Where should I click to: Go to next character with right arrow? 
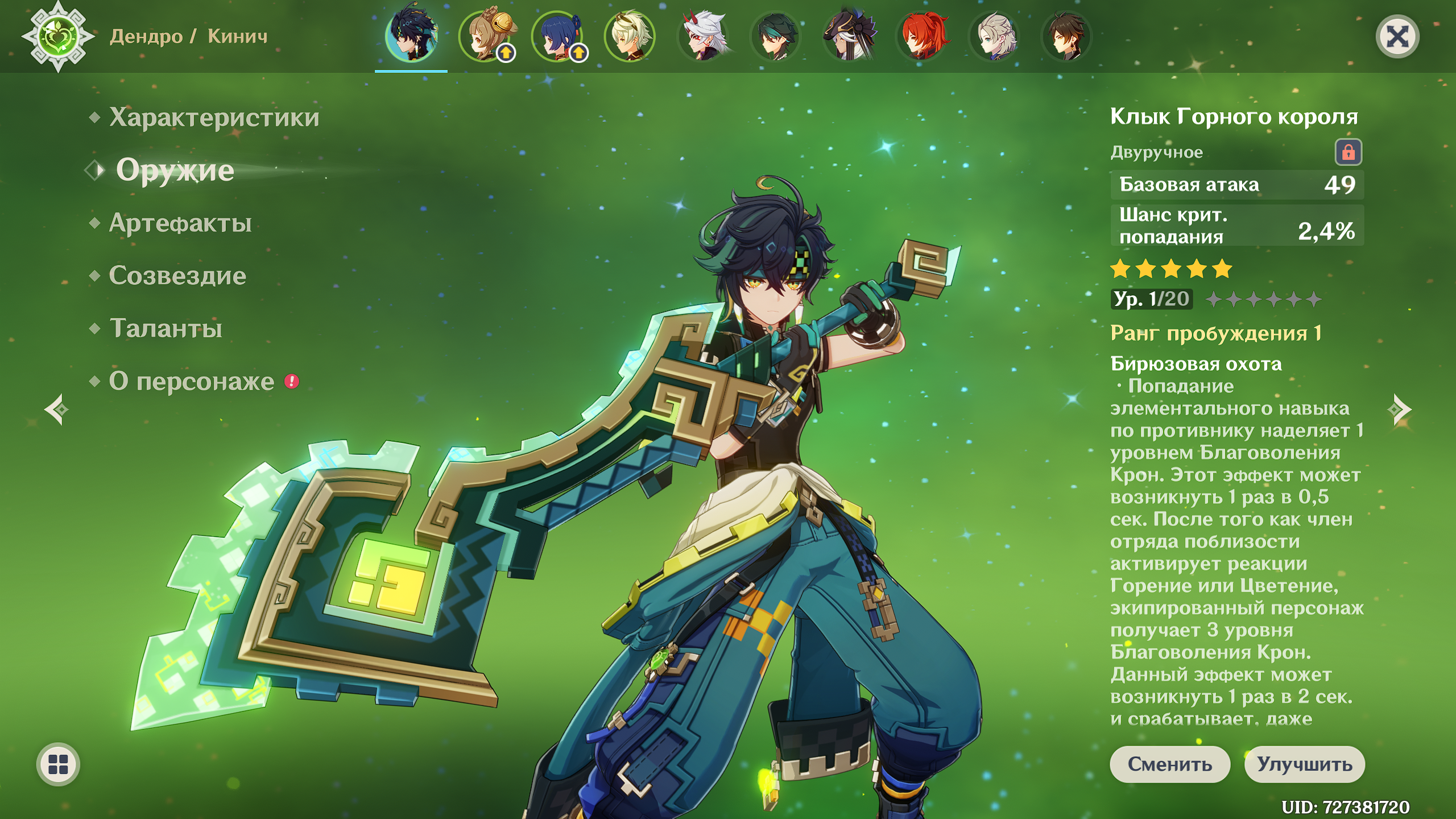coord(1400,409)
